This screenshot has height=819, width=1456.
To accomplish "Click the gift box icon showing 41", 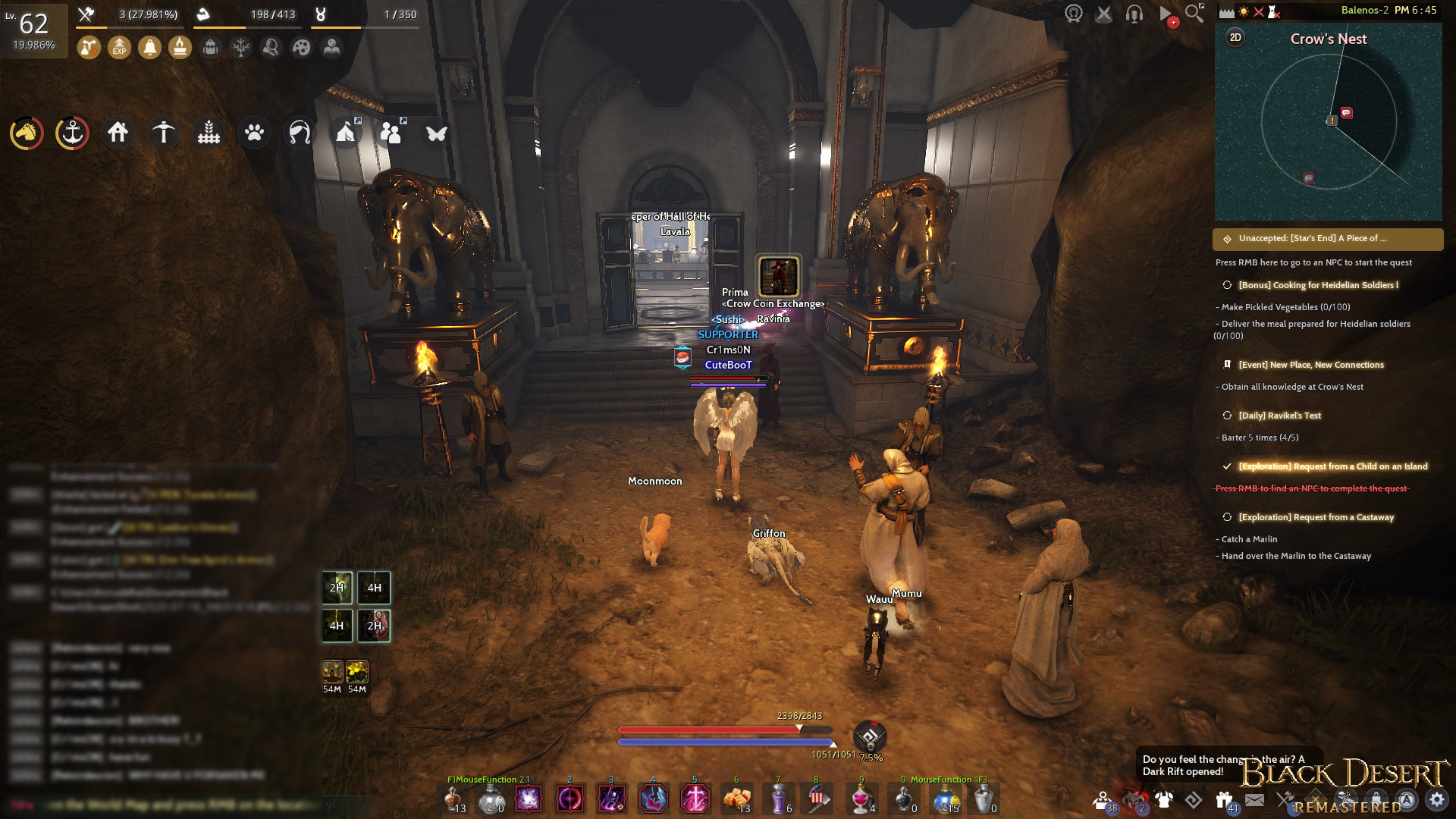I will [x=1222, y=799].
